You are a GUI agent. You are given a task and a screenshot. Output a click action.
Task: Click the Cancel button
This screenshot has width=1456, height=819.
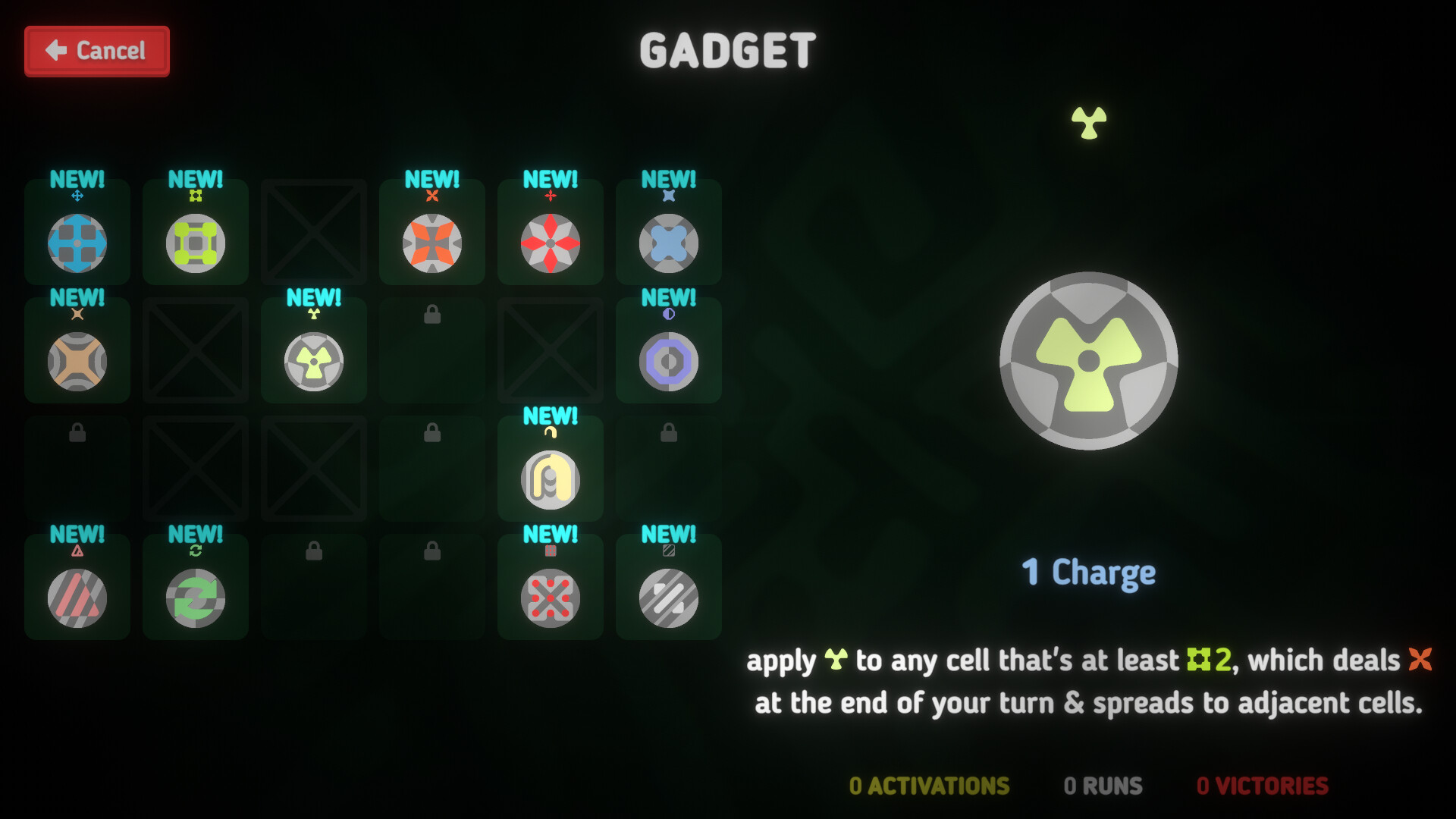coord(96,50)
